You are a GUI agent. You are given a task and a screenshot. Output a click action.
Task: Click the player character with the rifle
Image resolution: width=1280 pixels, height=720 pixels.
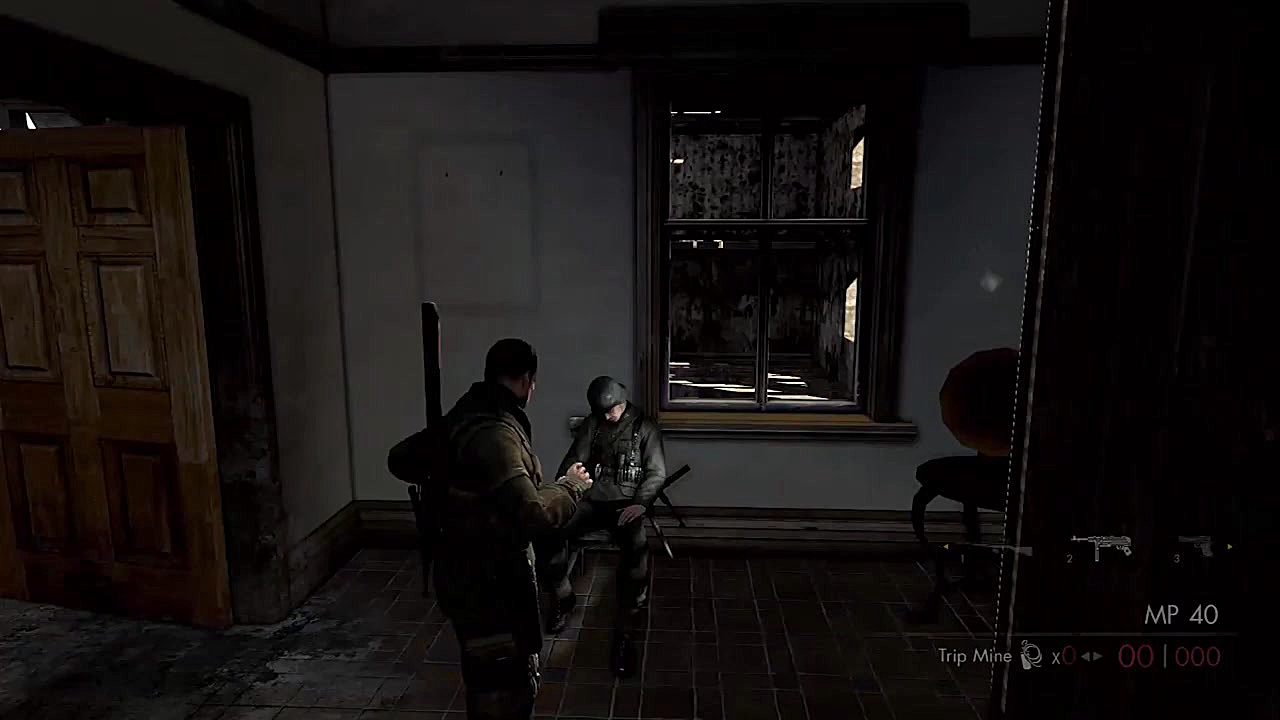(x=490, y=480)
